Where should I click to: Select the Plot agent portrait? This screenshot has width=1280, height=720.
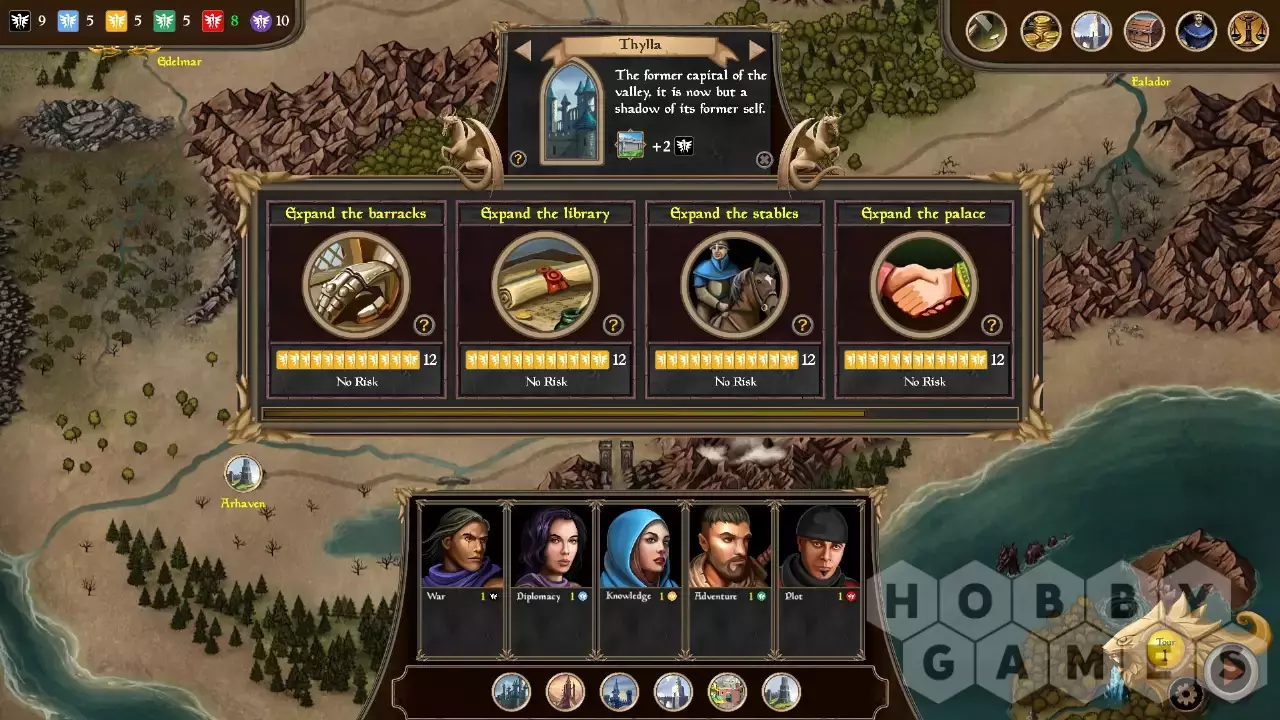coord(818,547)
